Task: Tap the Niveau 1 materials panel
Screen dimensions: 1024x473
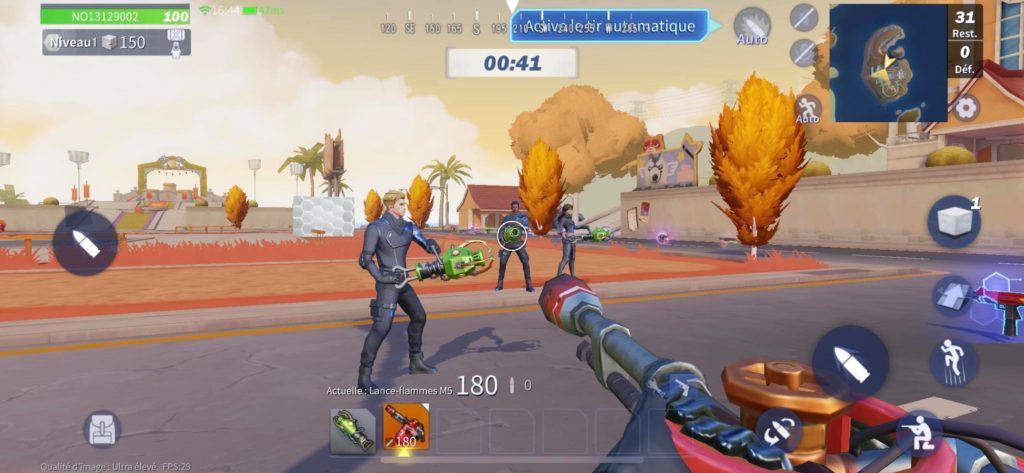Action: [x=116, y=42]
